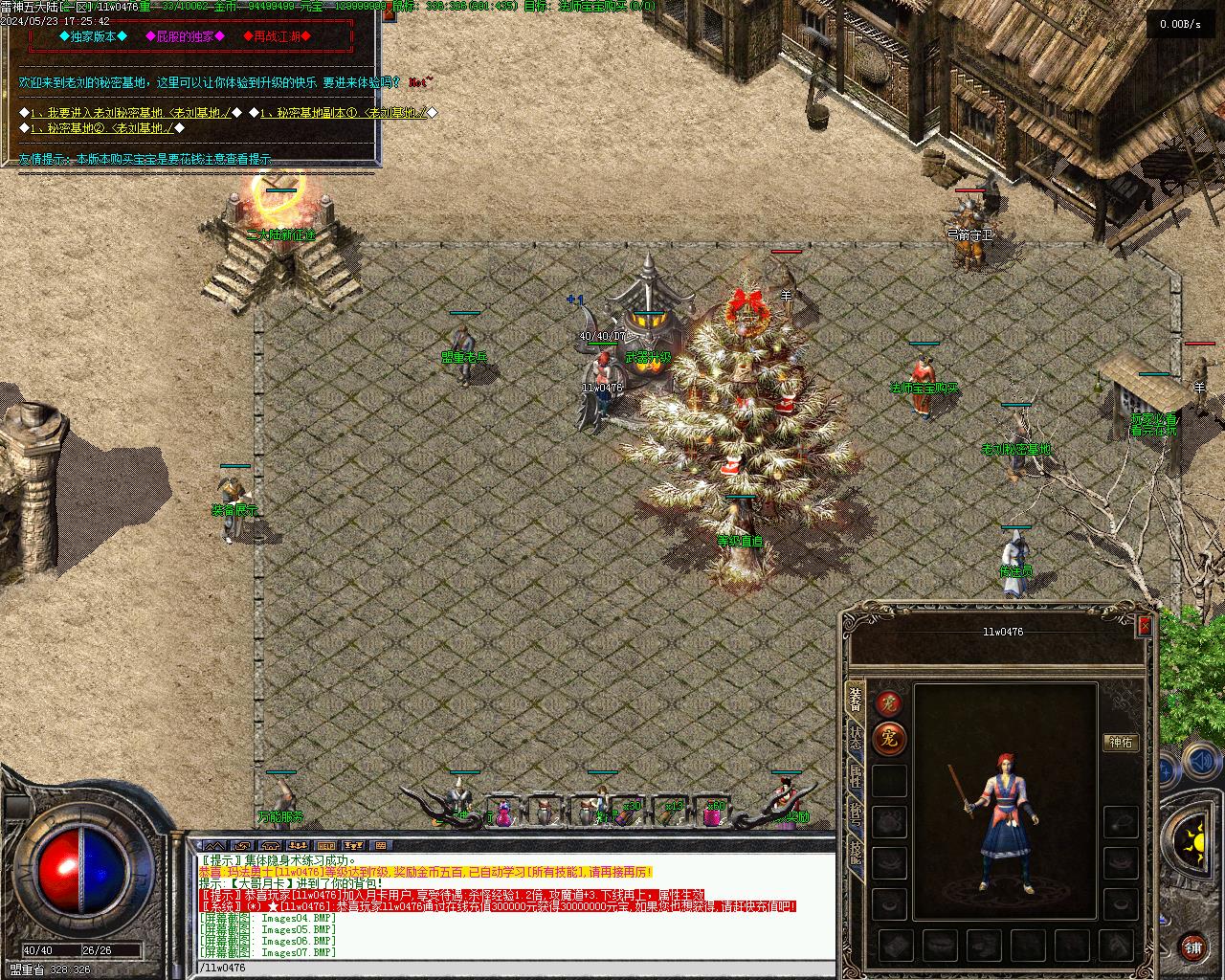The image size is (1225, 980).
Task: Click the larger red 宠 pet button
Action: coord(890,739)
